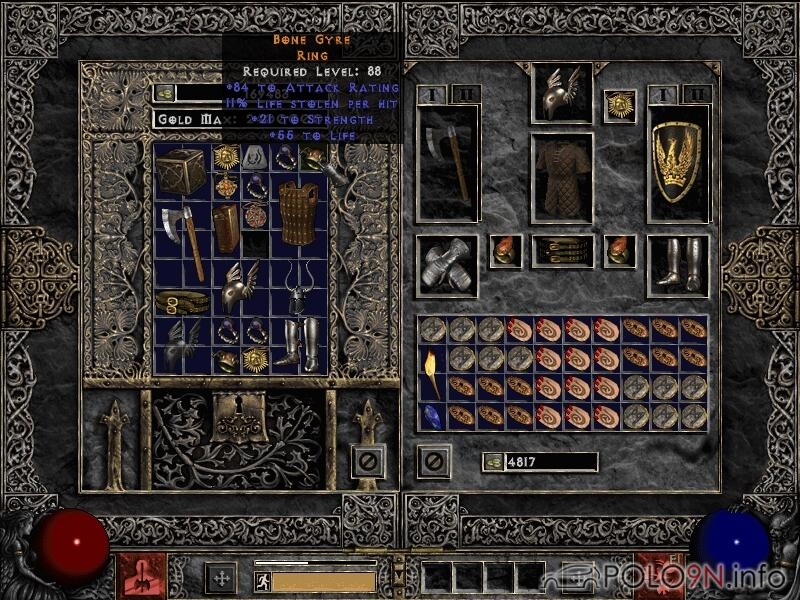Pick up the brown tome in stash
The image size is (800, 600).
[x=227, y=227]
